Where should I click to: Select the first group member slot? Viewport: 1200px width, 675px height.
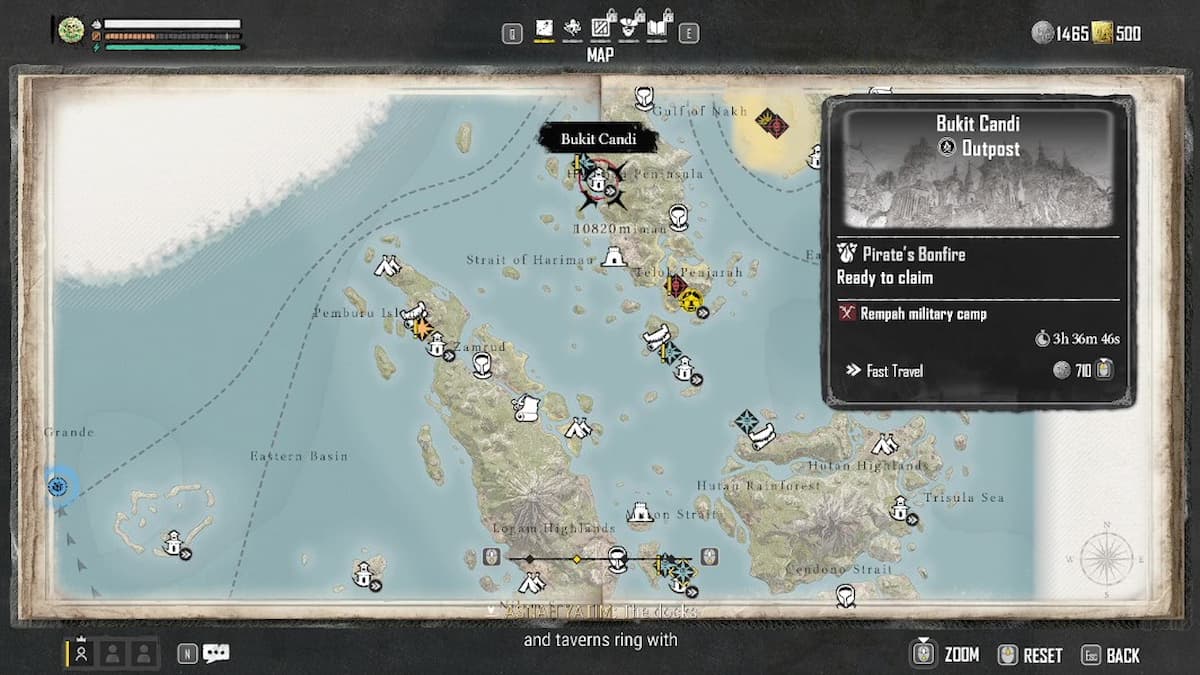click(x=82, y=653)
